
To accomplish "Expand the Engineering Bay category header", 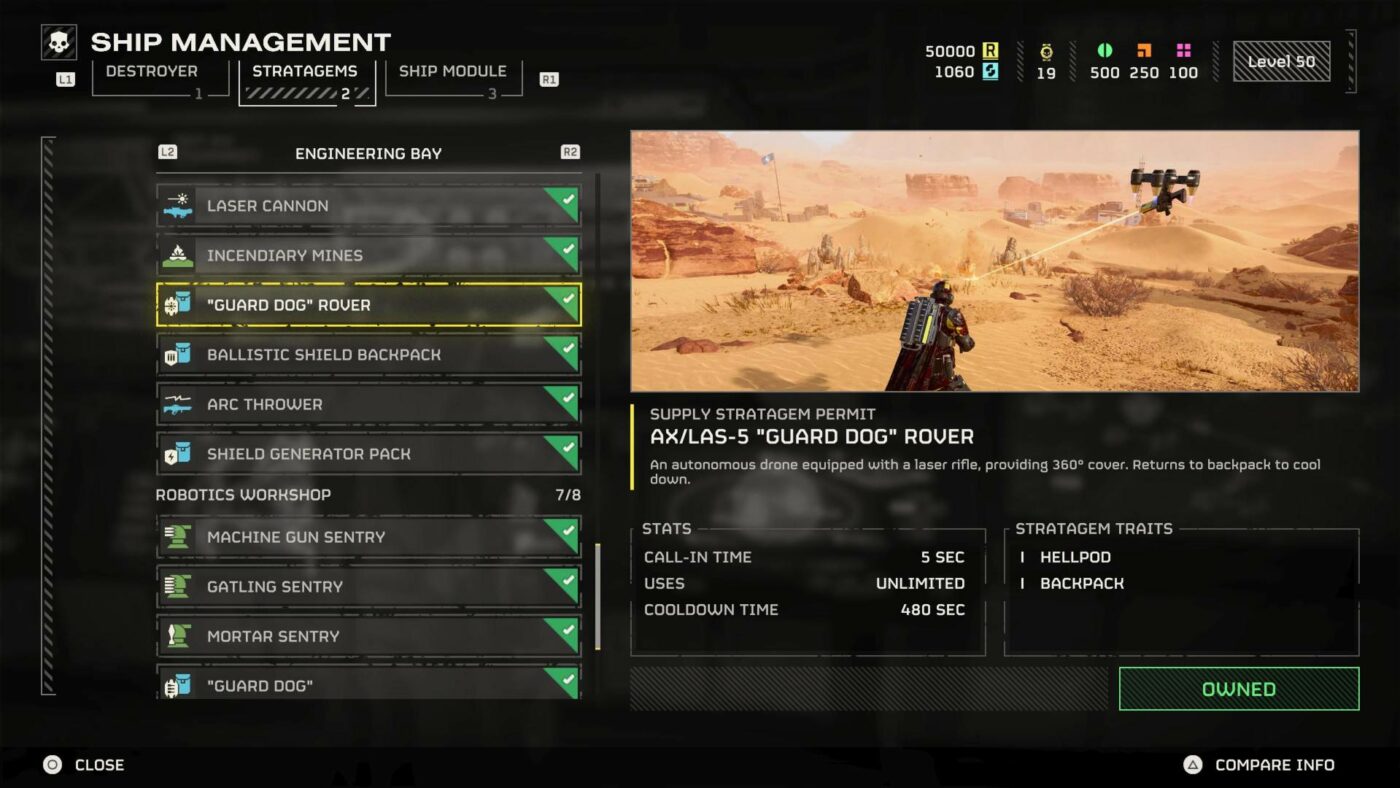I will [x=368, y=153].
